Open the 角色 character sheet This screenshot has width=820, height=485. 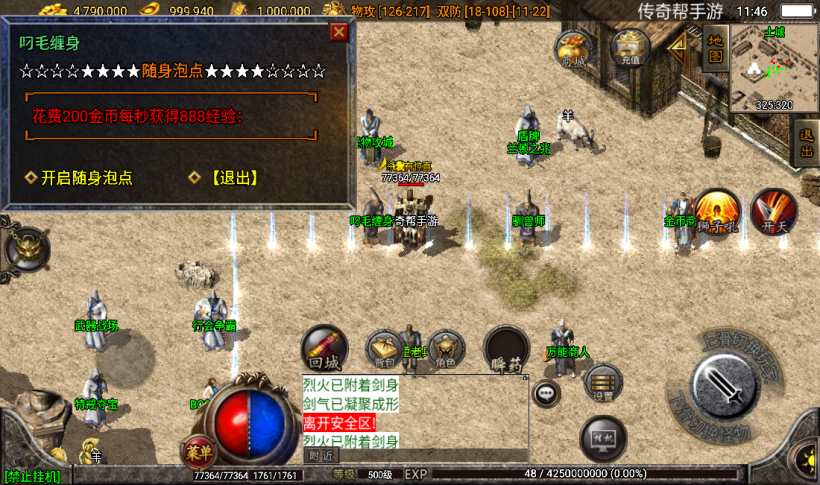(x=445, y=347)
